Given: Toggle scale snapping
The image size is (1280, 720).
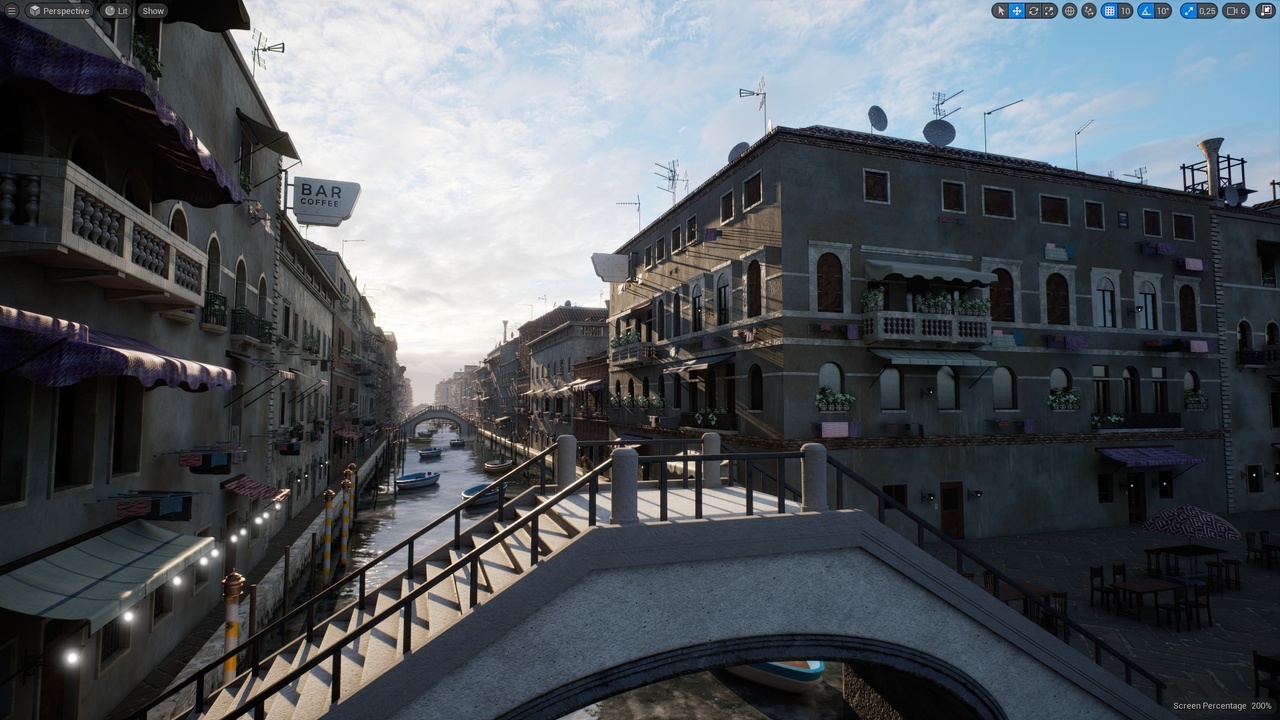Looking at the screenshot, I should coord(1187,11).
